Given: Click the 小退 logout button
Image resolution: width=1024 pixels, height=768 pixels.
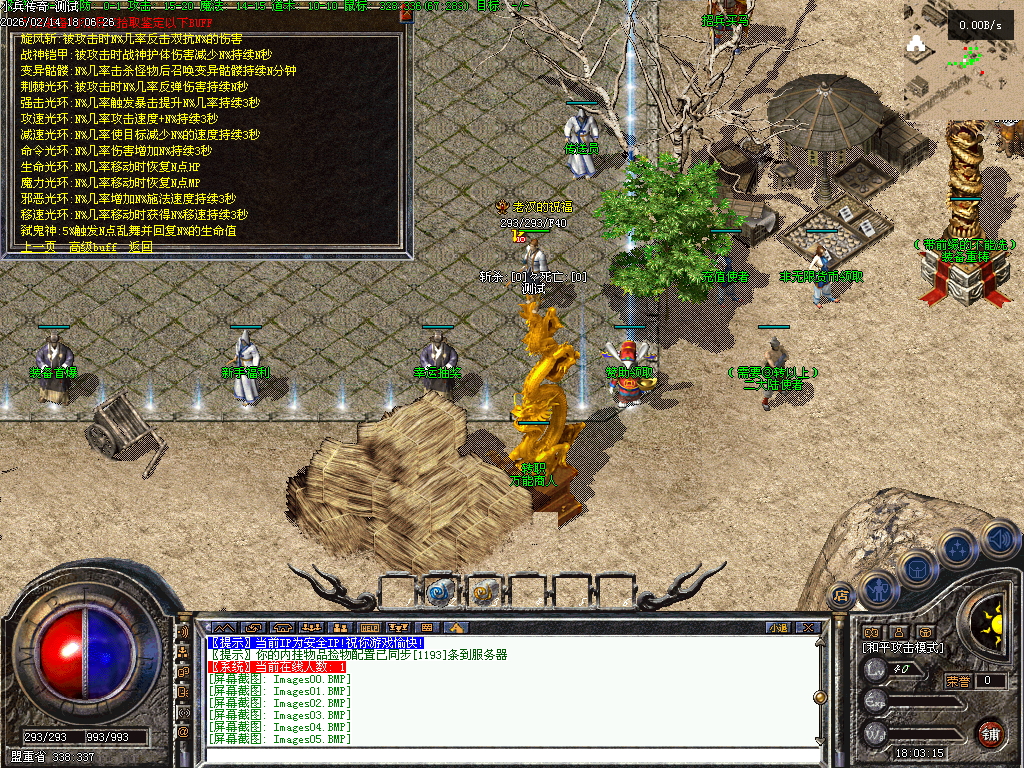Looking at the screenshot, I should [x=778, y=628].
